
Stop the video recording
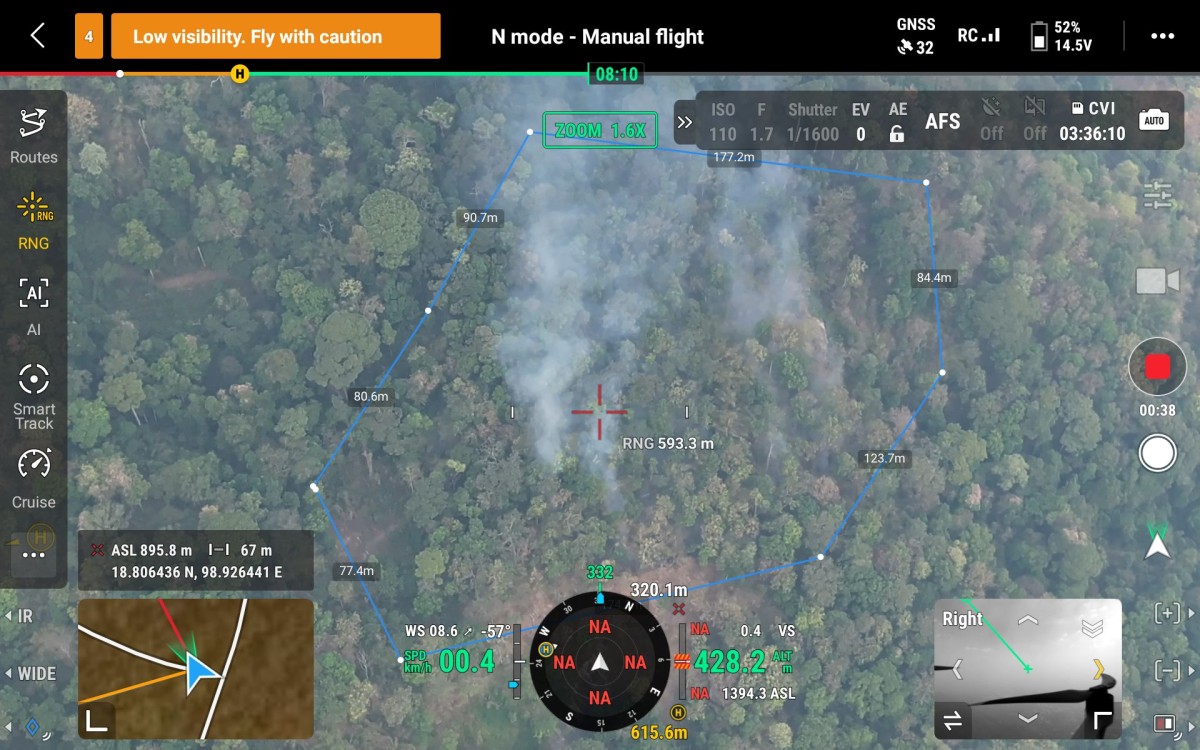[x=1157, y=367]
